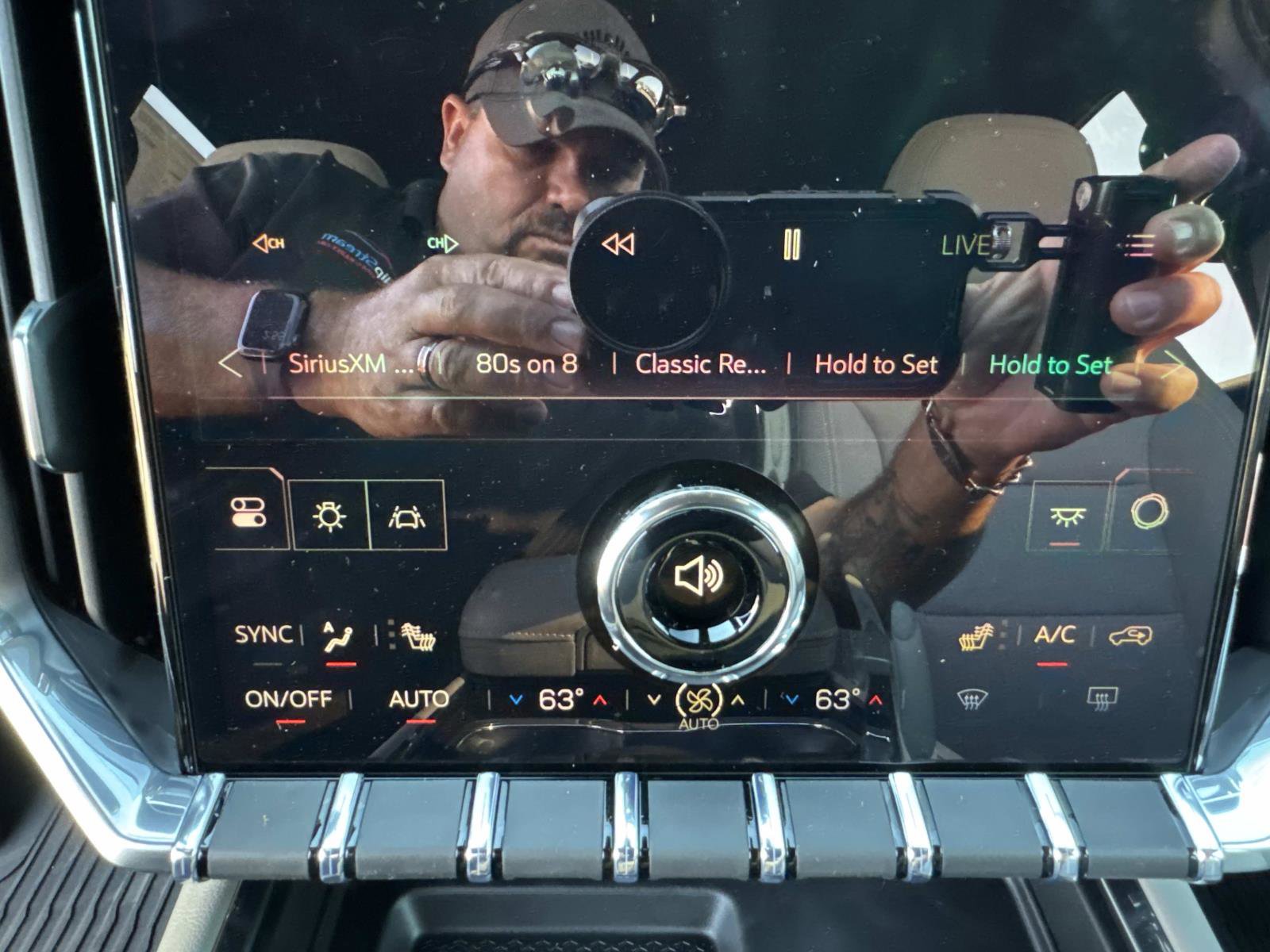
Task: Pause the radio playback
Action: coord(791,244)
